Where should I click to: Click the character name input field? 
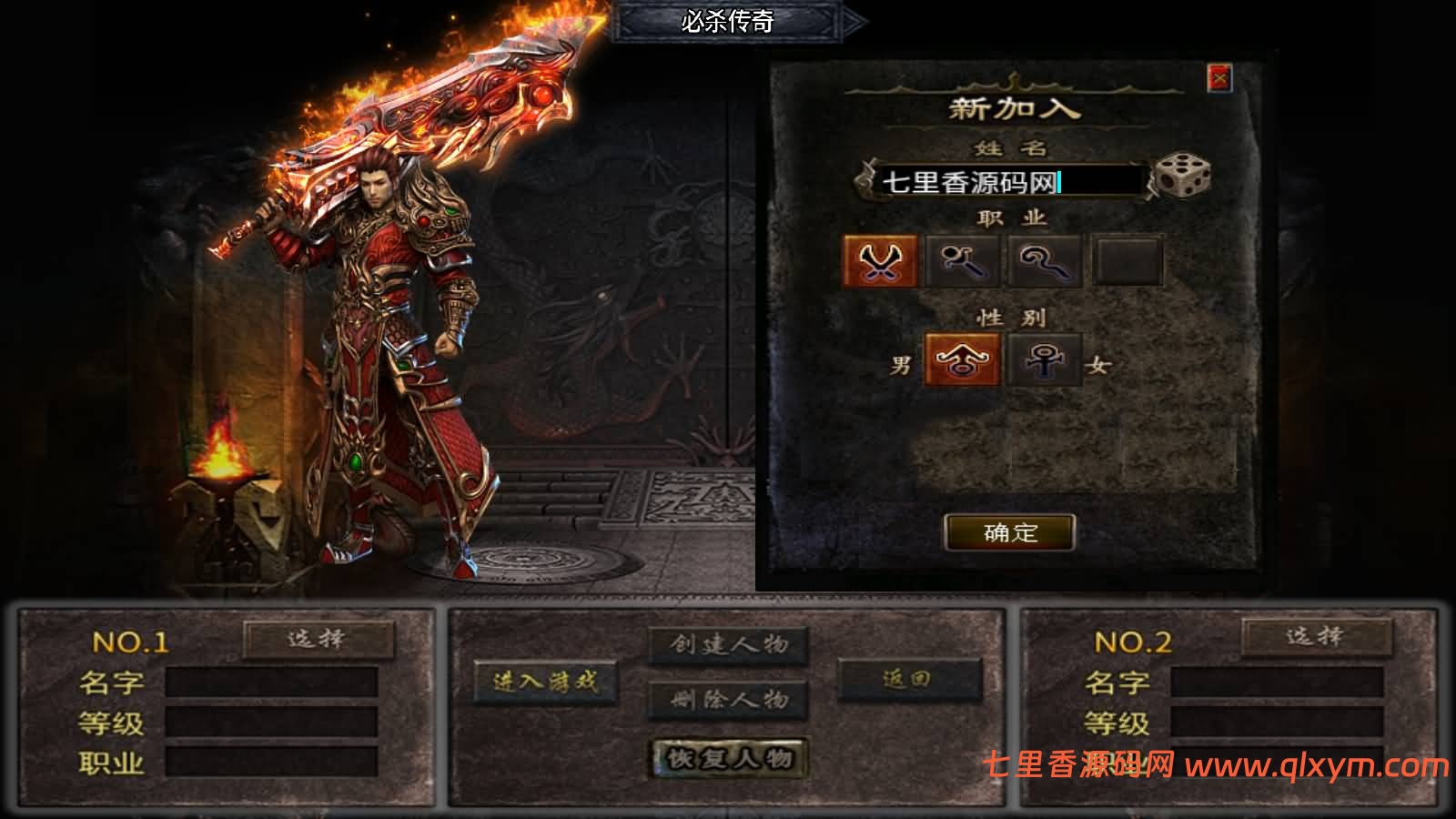(1001, 182)
